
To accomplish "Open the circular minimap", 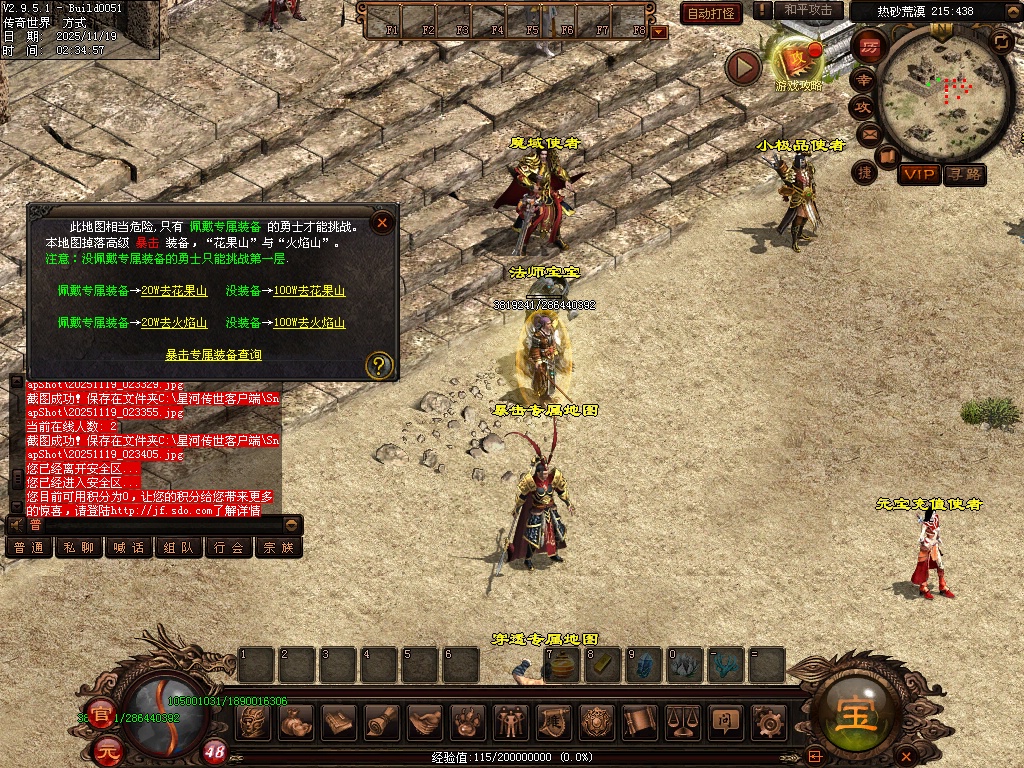I will click(942, 93).
